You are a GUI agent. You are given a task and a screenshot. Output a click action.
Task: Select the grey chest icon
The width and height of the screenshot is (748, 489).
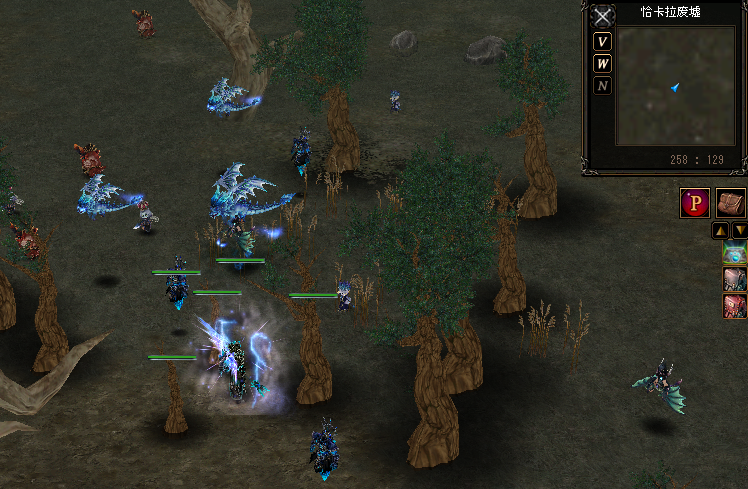[x=735, y=280]
